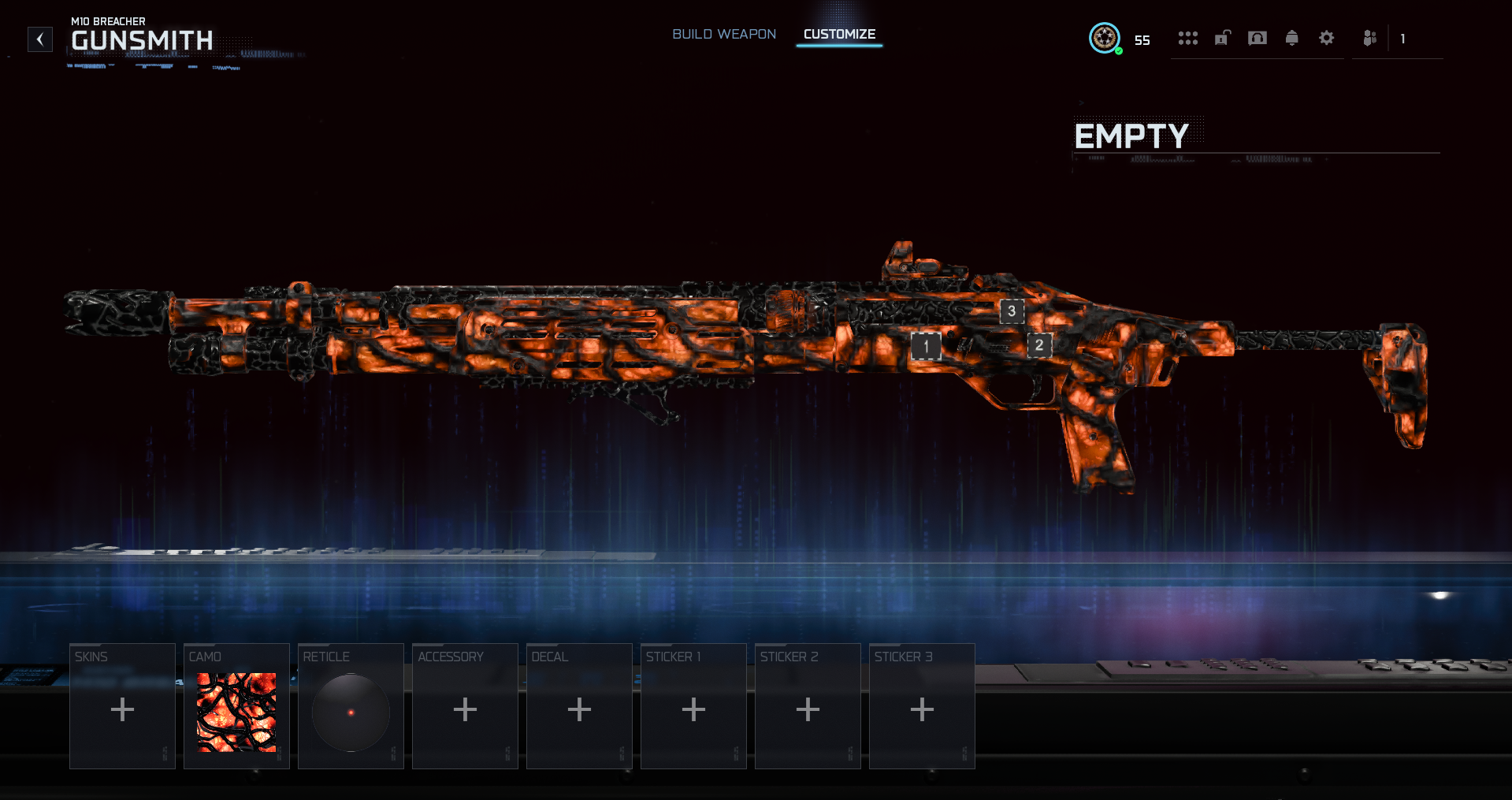
Task: Add an Accessory to the weapon
Action: 465,706
